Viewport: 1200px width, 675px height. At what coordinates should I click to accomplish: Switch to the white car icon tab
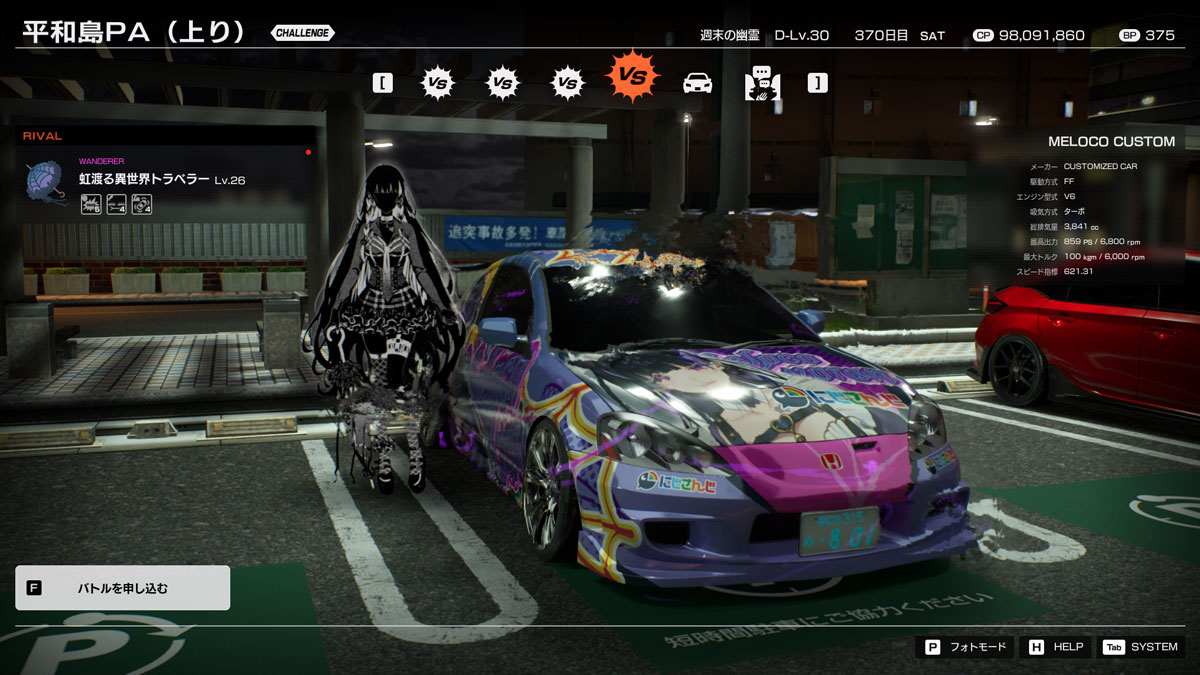[x=697, y=83]
